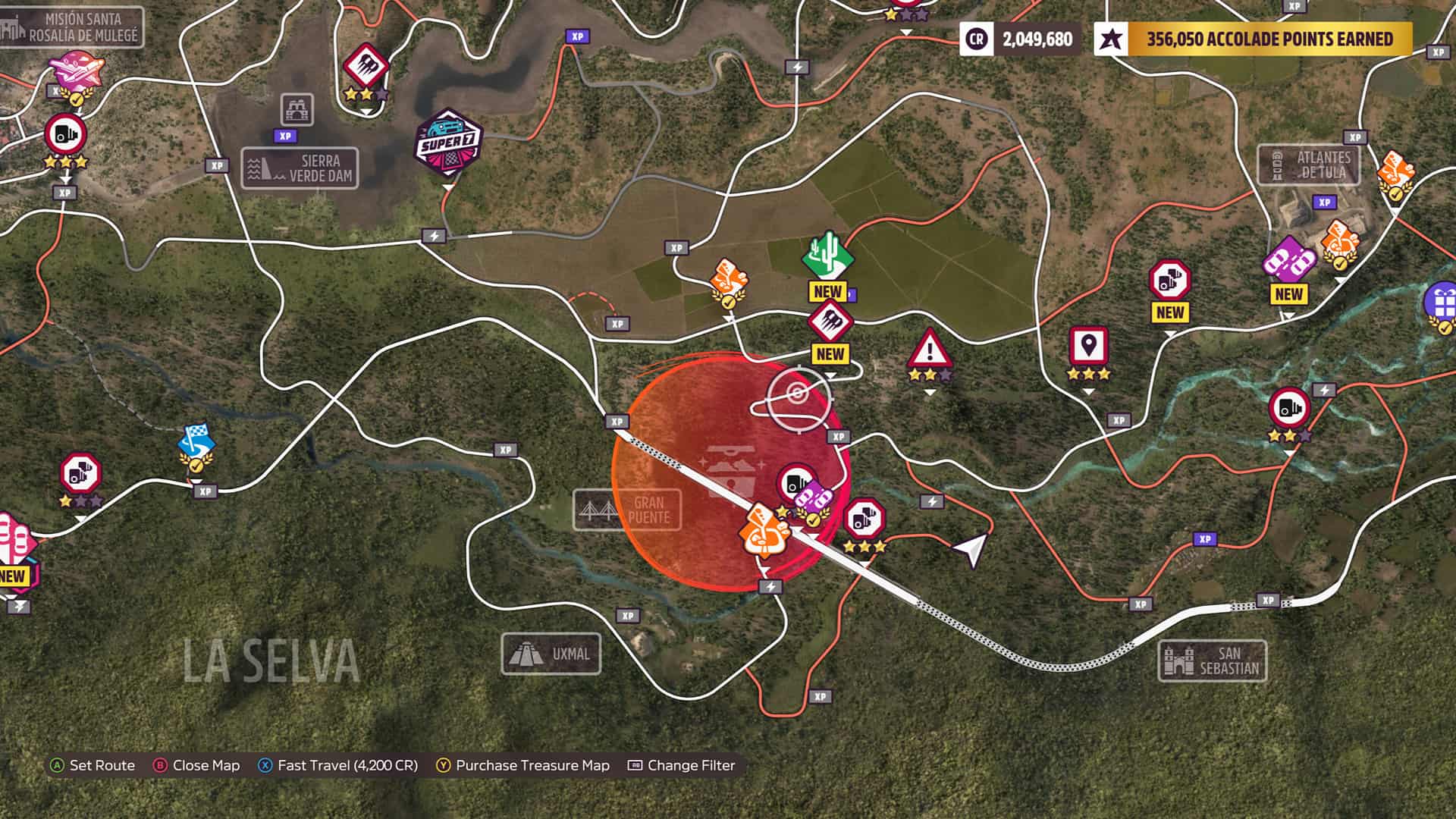Screen dimensions: 1456x819
Task: Open the new green cactus cross-country event
Action: [x=827, y=257]
